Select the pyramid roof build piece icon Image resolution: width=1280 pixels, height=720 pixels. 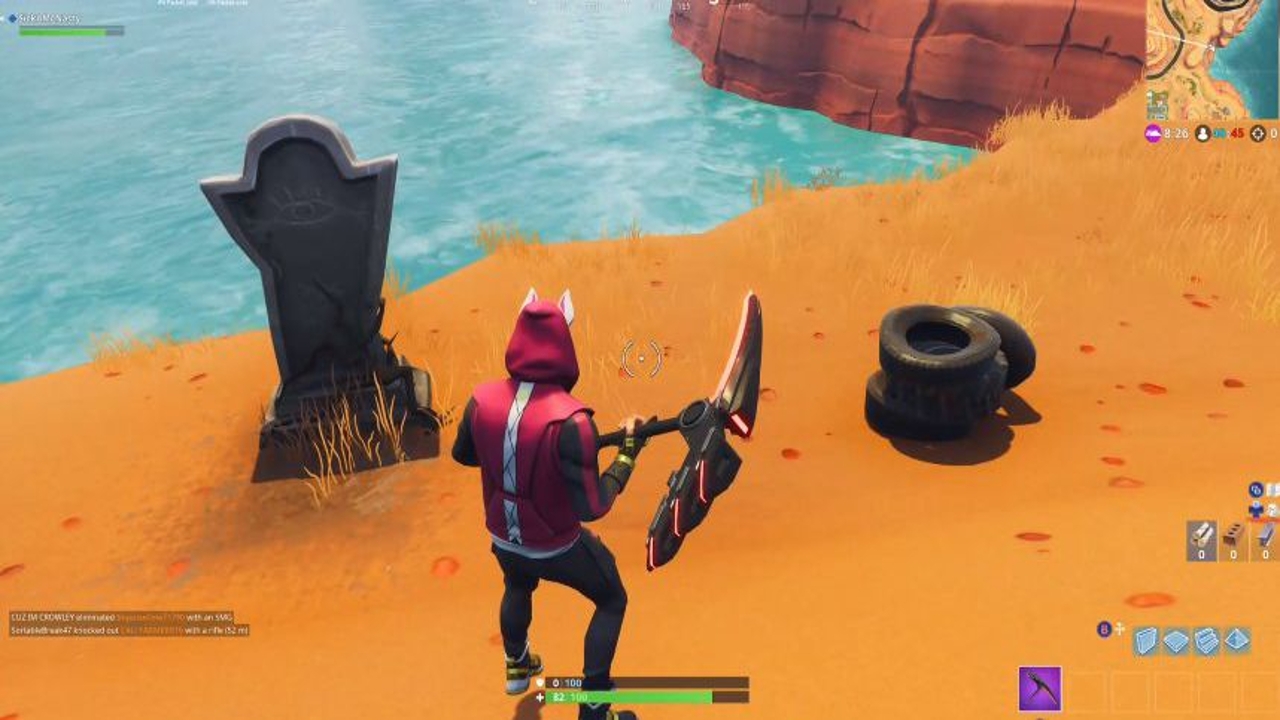tap(1236, 640)
